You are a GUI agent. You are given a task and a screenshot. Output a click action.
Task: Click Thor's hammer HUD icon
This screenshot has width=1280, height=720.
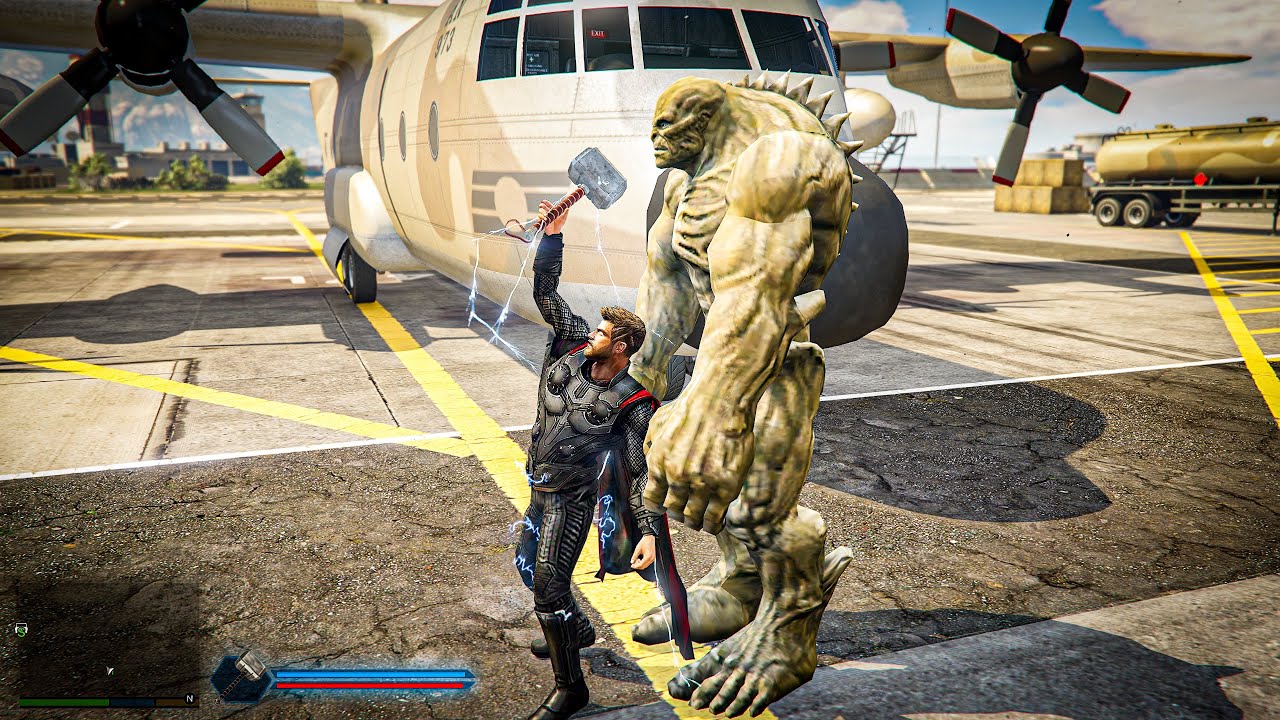pyautogui.click(x=243, y=676)
